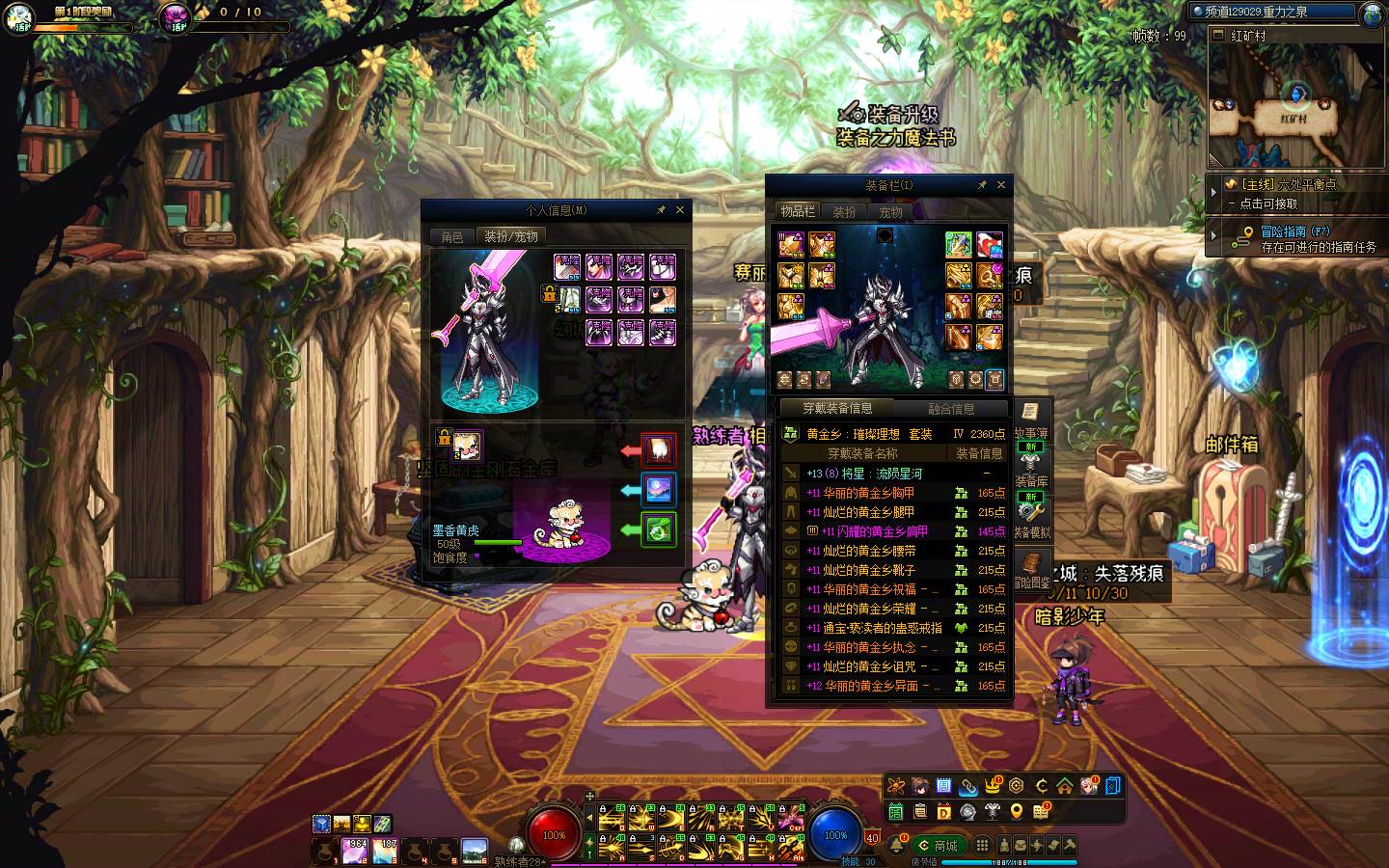Click the golden crown icon in menu bar
Viewport: 1389px width, 868px height.
pyautogui.click(x=993, y=786)
